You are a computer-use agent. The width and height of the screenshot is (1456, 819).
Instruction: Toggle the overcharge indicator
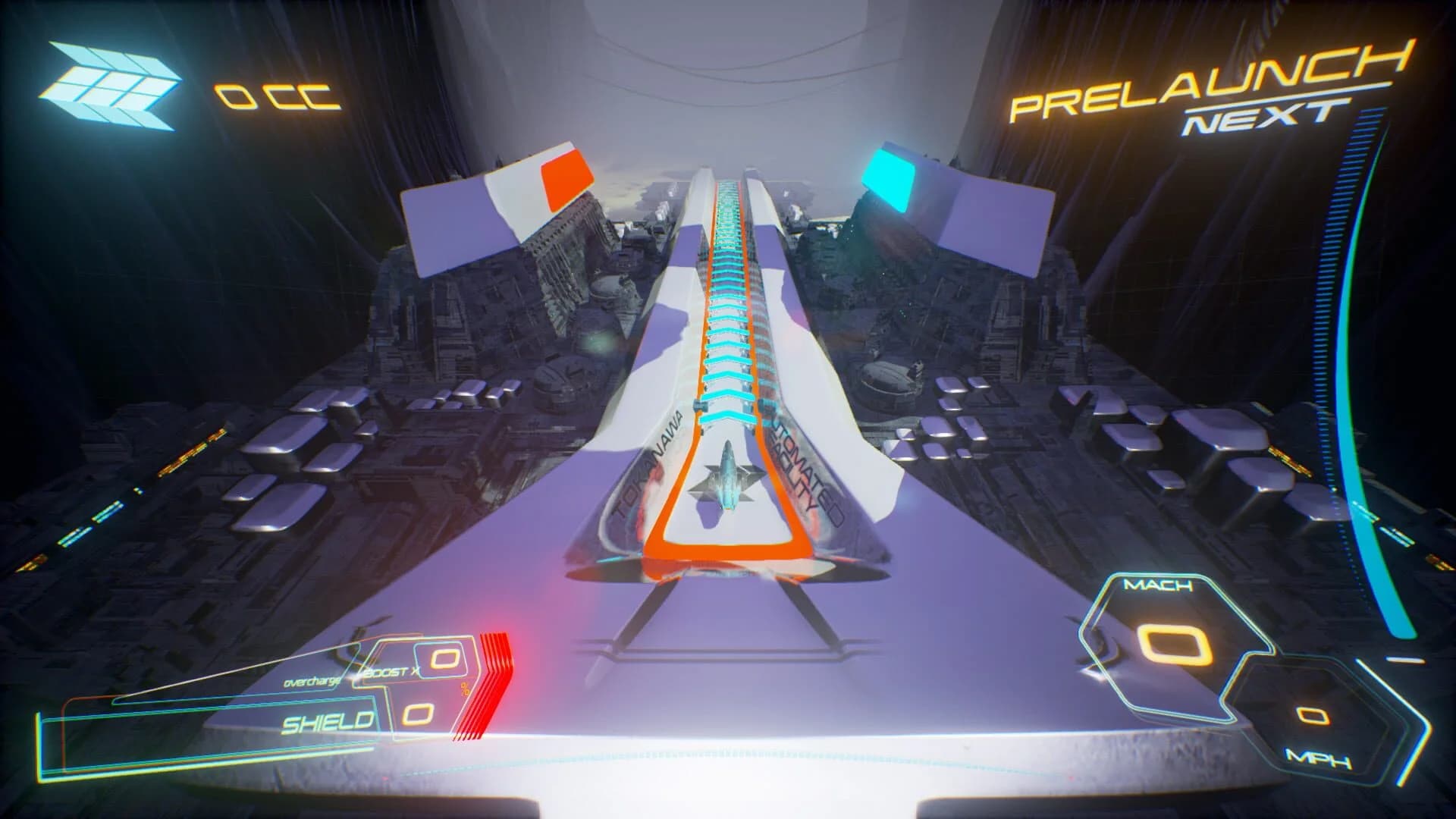tap(311, 681)
